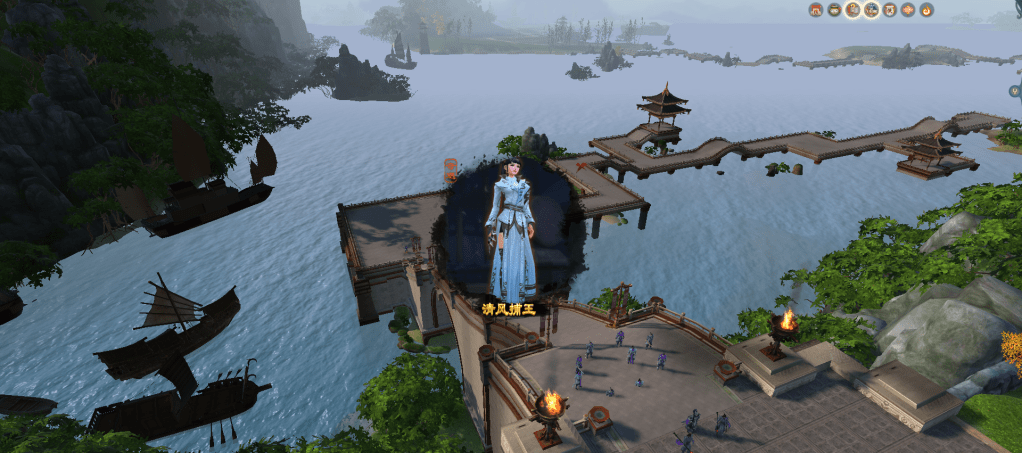Click the small round icon on right edge

tap(1014, 91)
